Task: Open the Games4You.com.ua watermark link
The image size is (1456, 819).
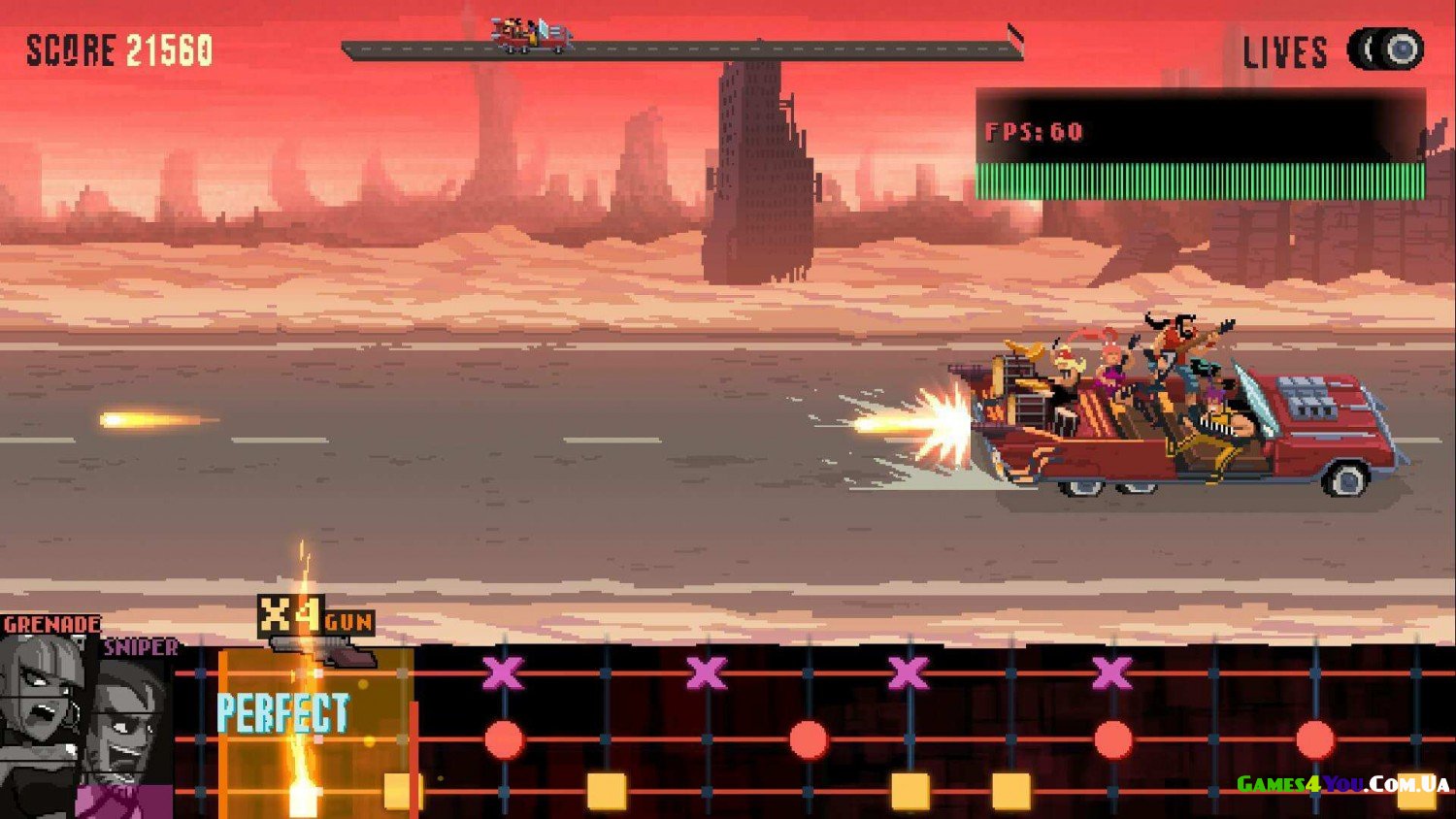Action: (1342, 783)
